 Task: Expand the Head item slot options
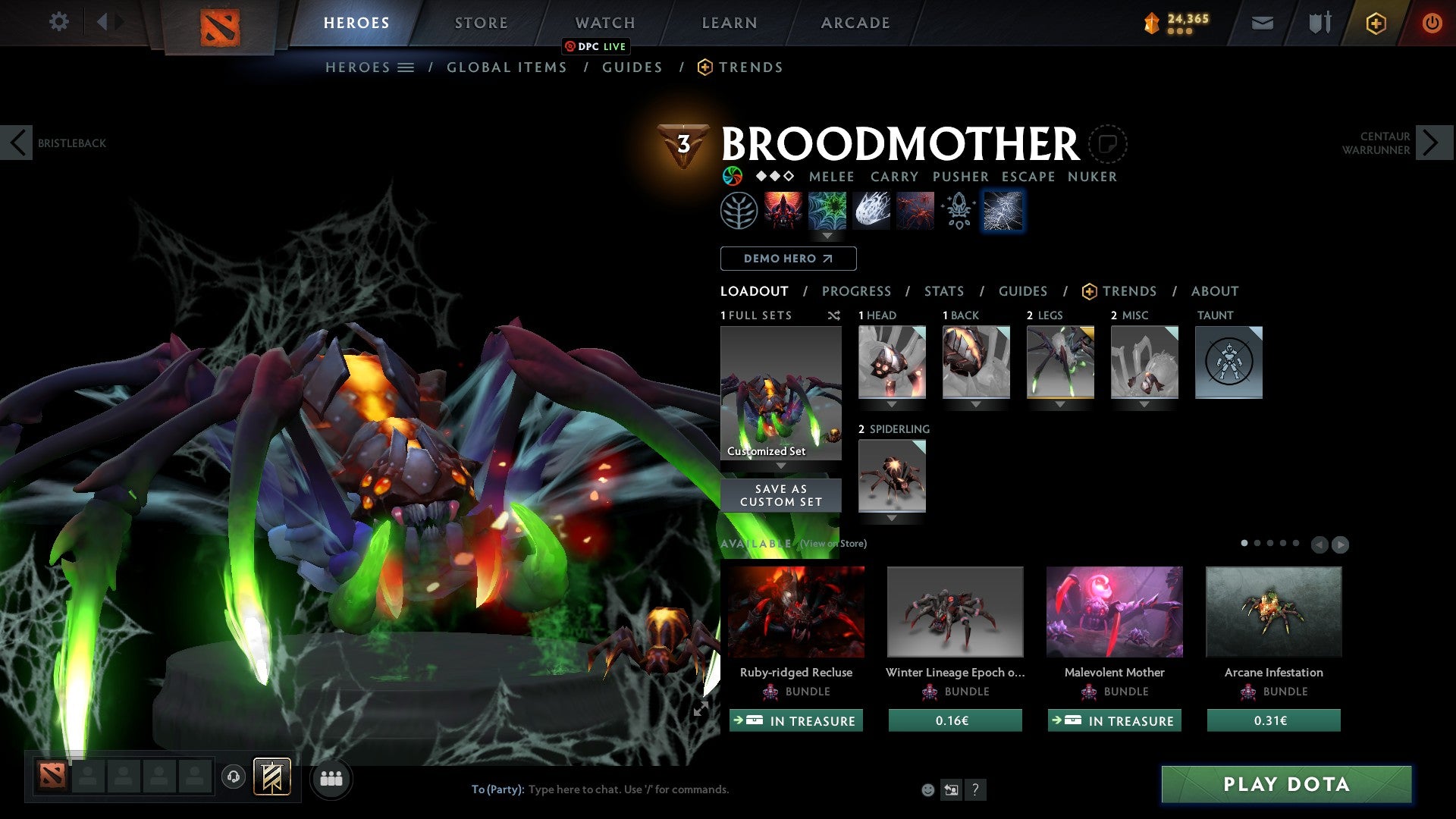click(x=893, y=404)
